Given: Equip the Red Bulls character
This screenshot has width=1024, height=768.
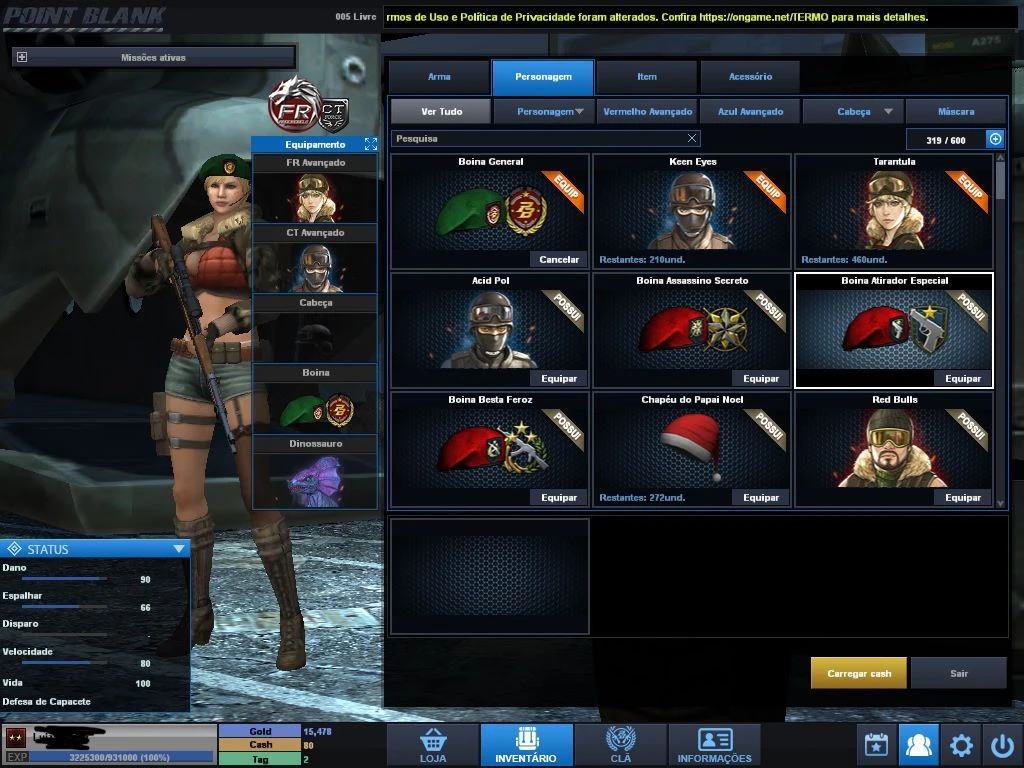Looking at the screenshot, I should (x=963, y=498).
